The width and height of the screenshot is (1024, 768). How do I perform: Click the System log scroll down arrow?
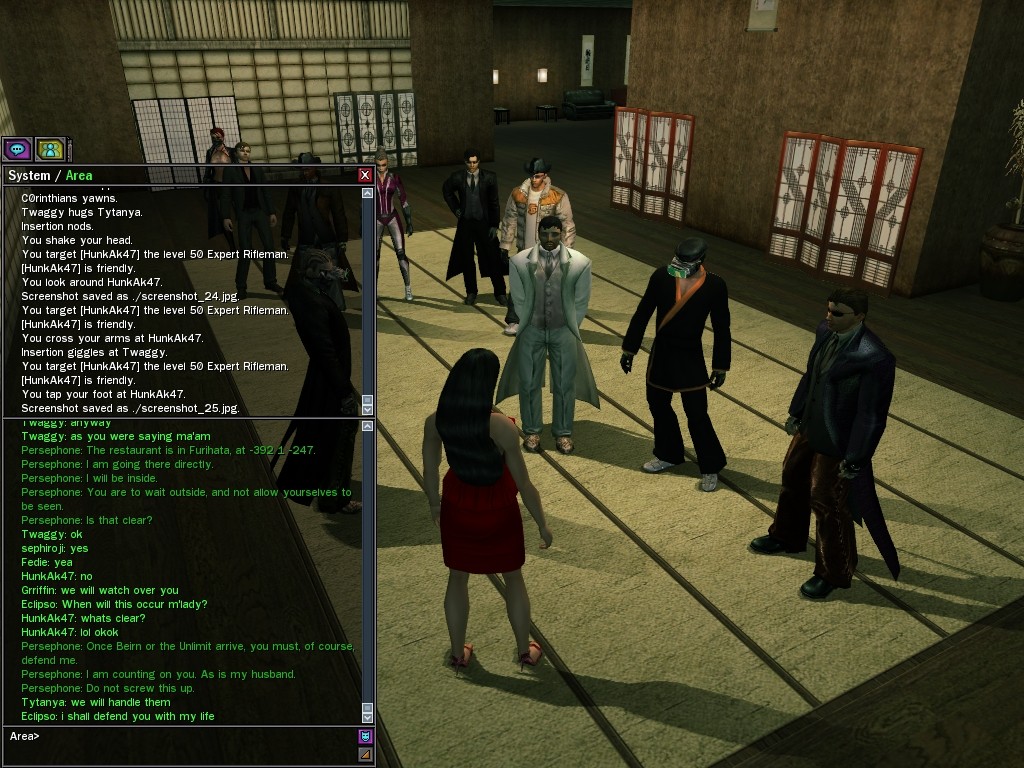point(367,408)
